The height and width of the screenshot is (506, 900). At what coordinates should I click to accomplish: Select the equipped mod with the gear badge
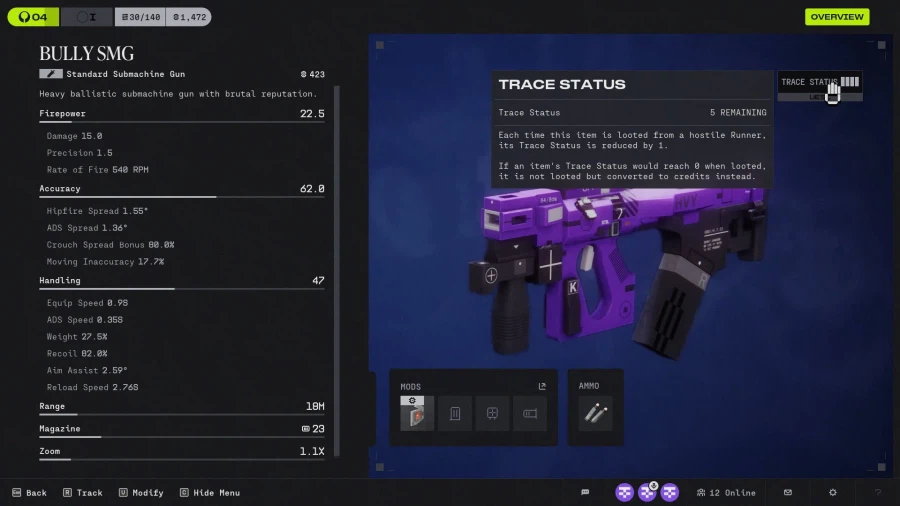coord(417,413)
